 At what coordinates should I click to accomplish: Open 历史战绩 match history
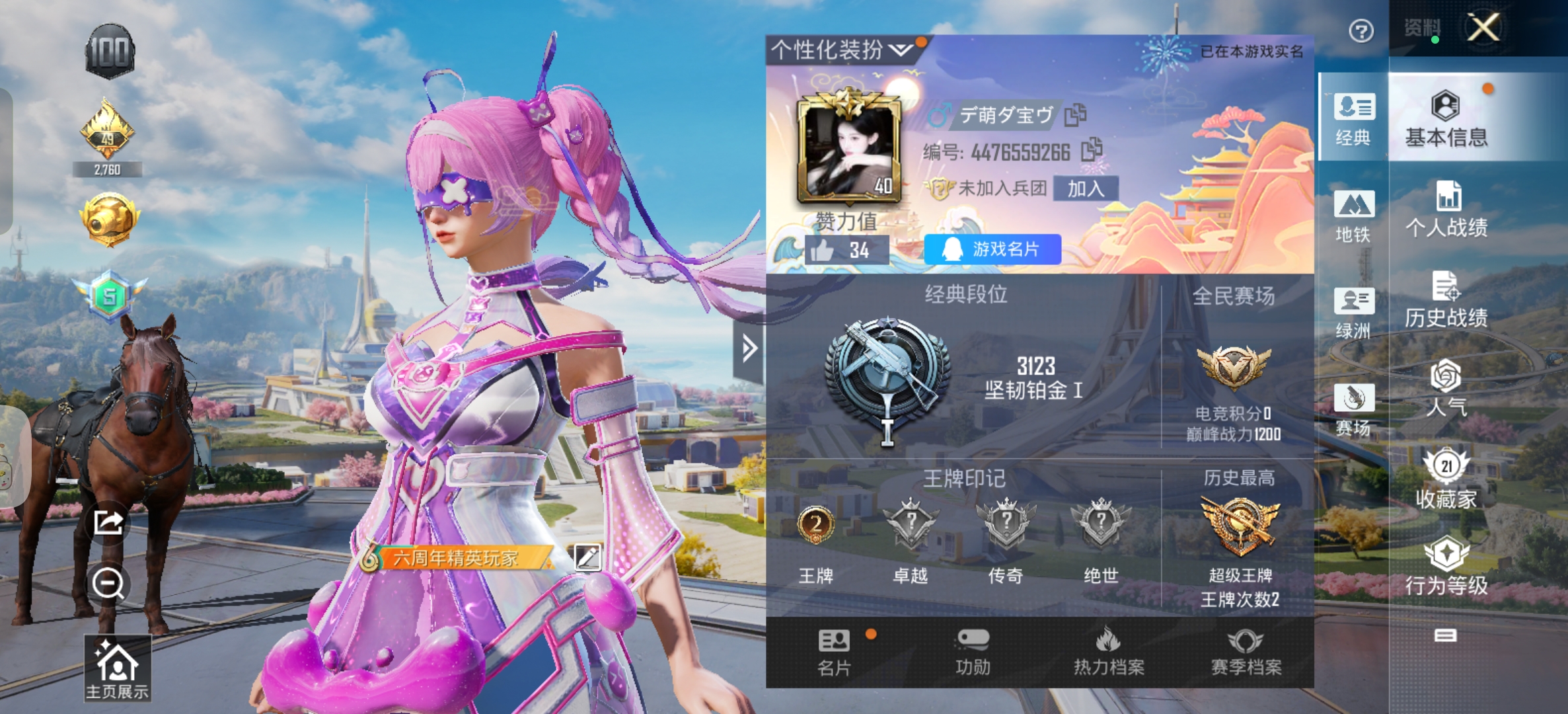pos(1446,299)
